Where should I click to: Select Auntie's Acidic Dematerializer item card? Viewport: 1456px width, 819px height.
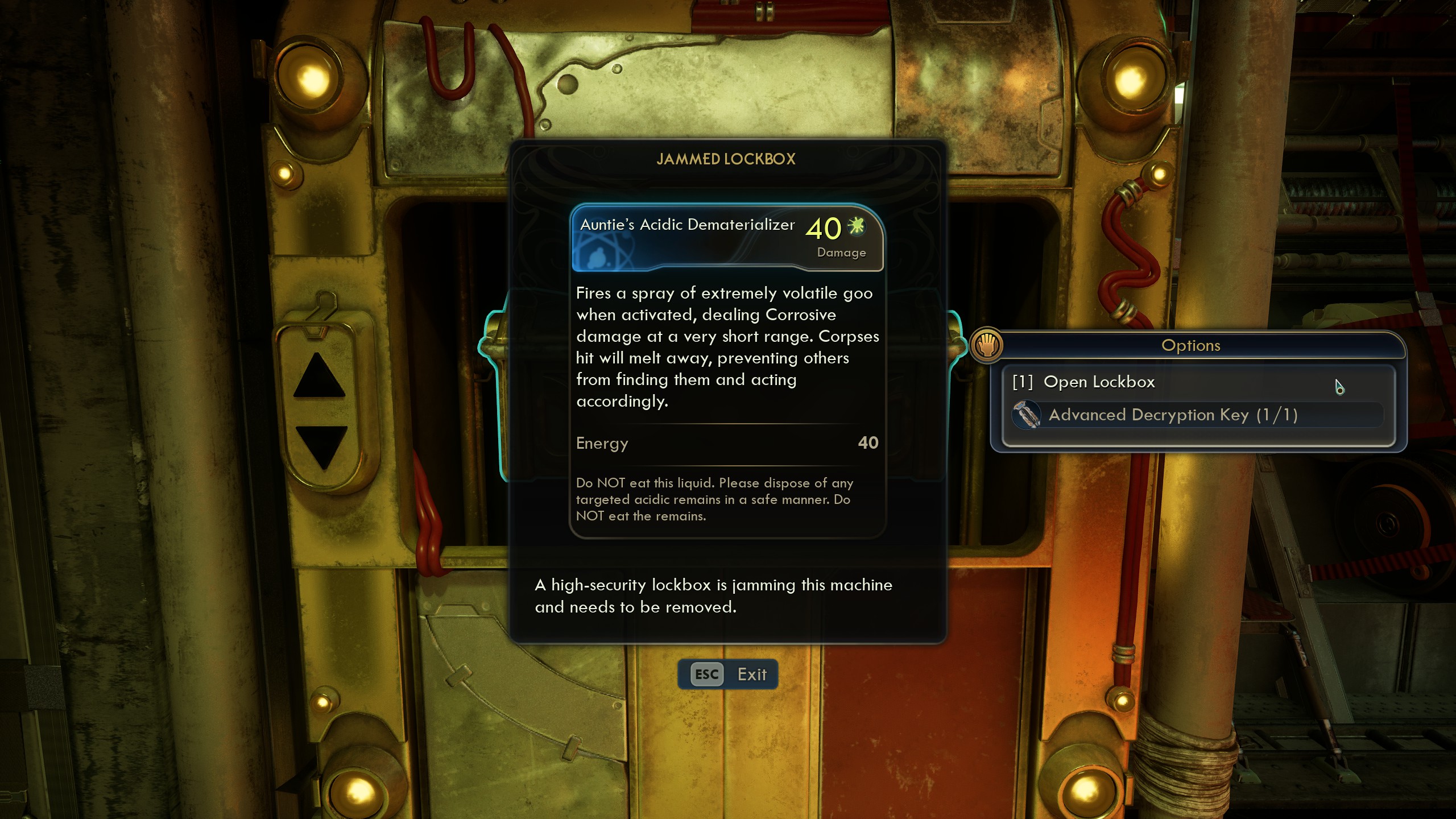(727, 238)
